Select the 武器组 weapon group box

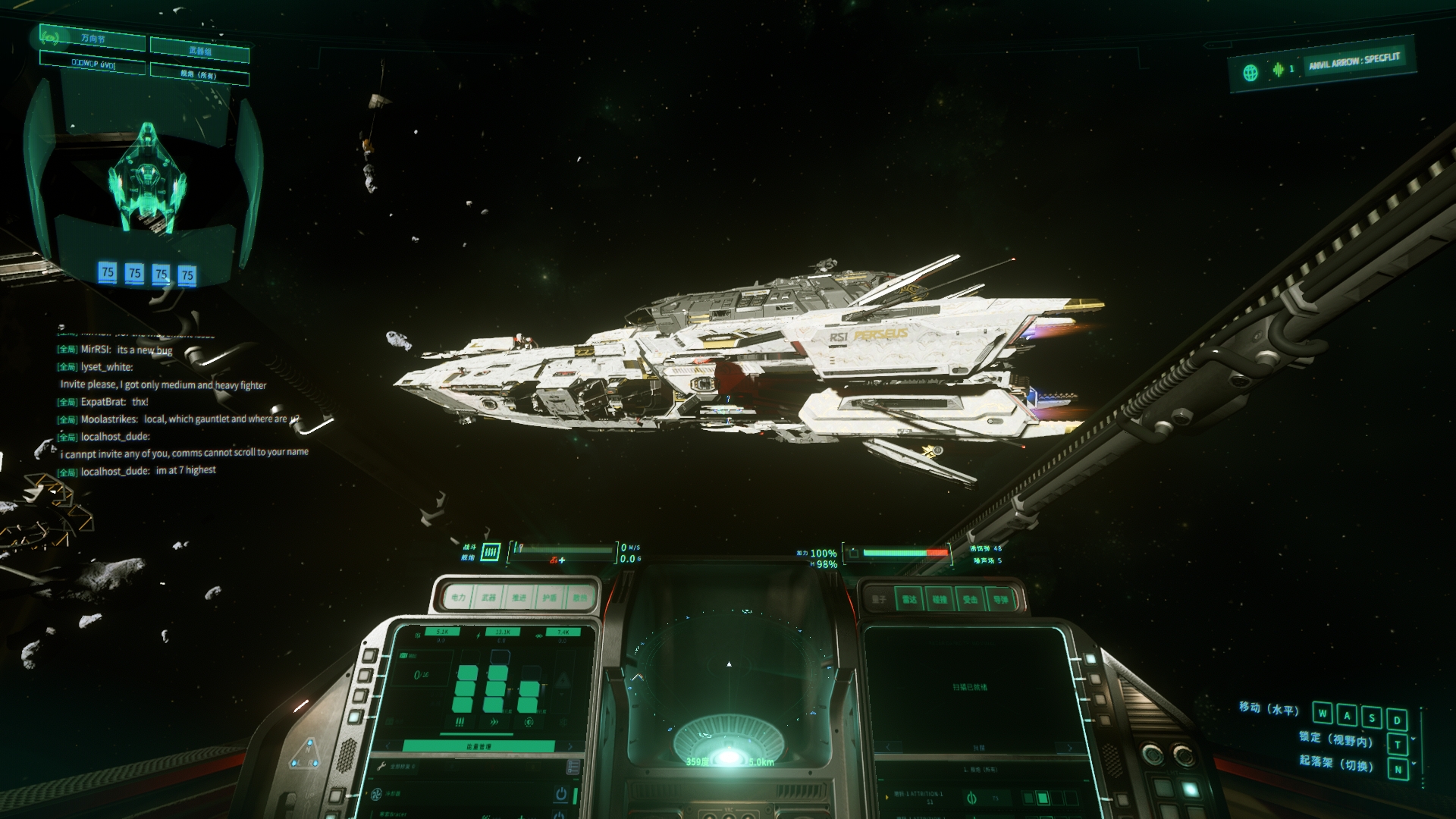click(199, 51)
